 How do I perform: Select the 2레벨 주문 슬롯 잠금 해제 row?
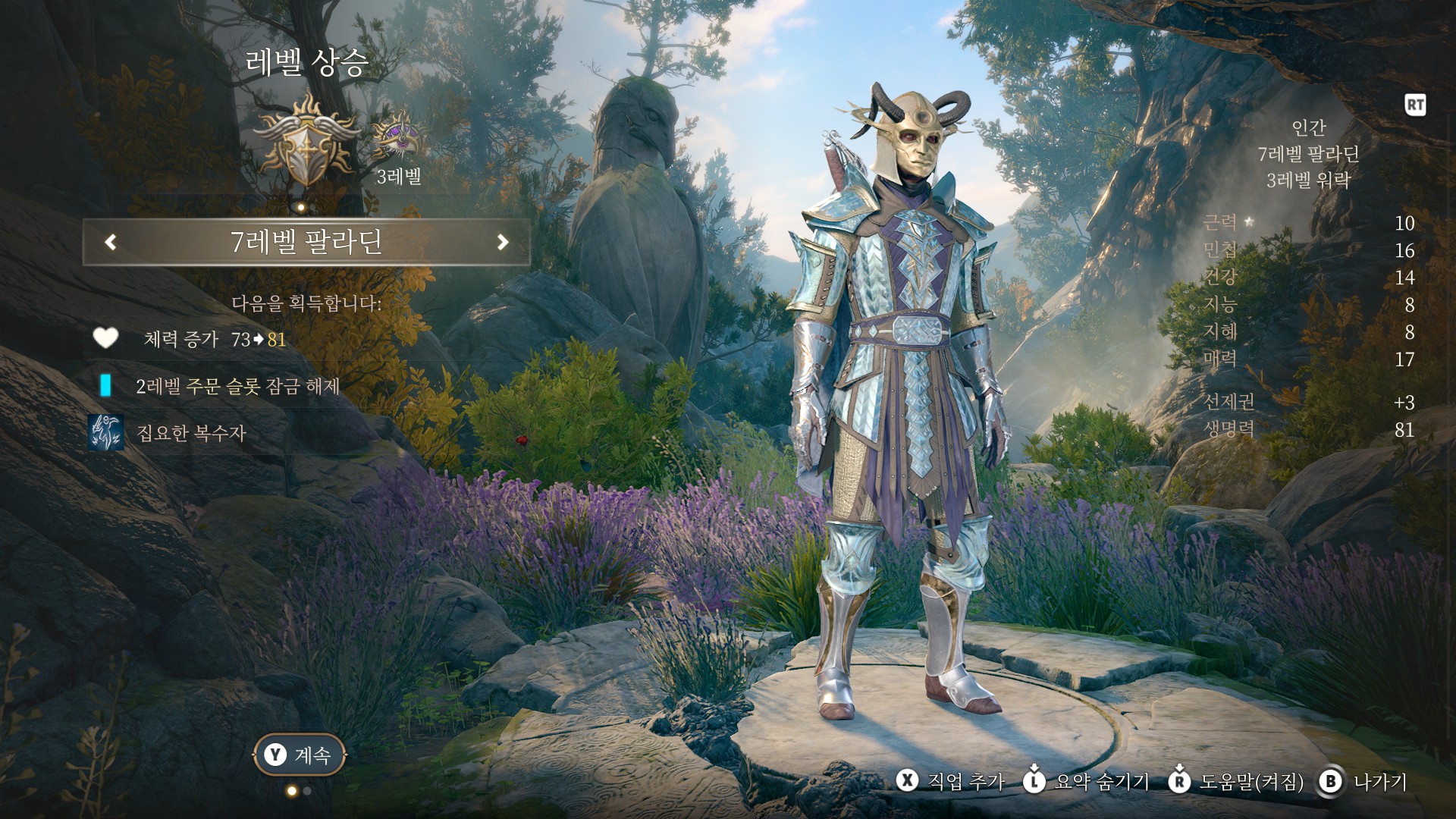click(237, 386)
